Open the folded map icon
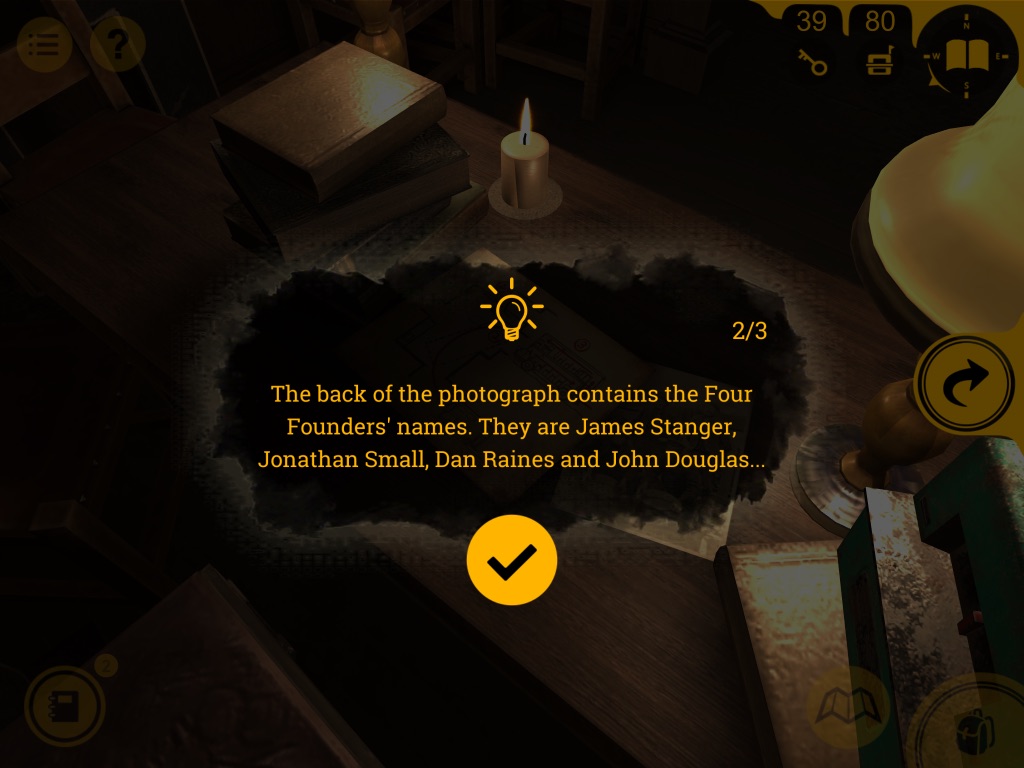This screenshot has width=1024, height=768. pos(848,708)
